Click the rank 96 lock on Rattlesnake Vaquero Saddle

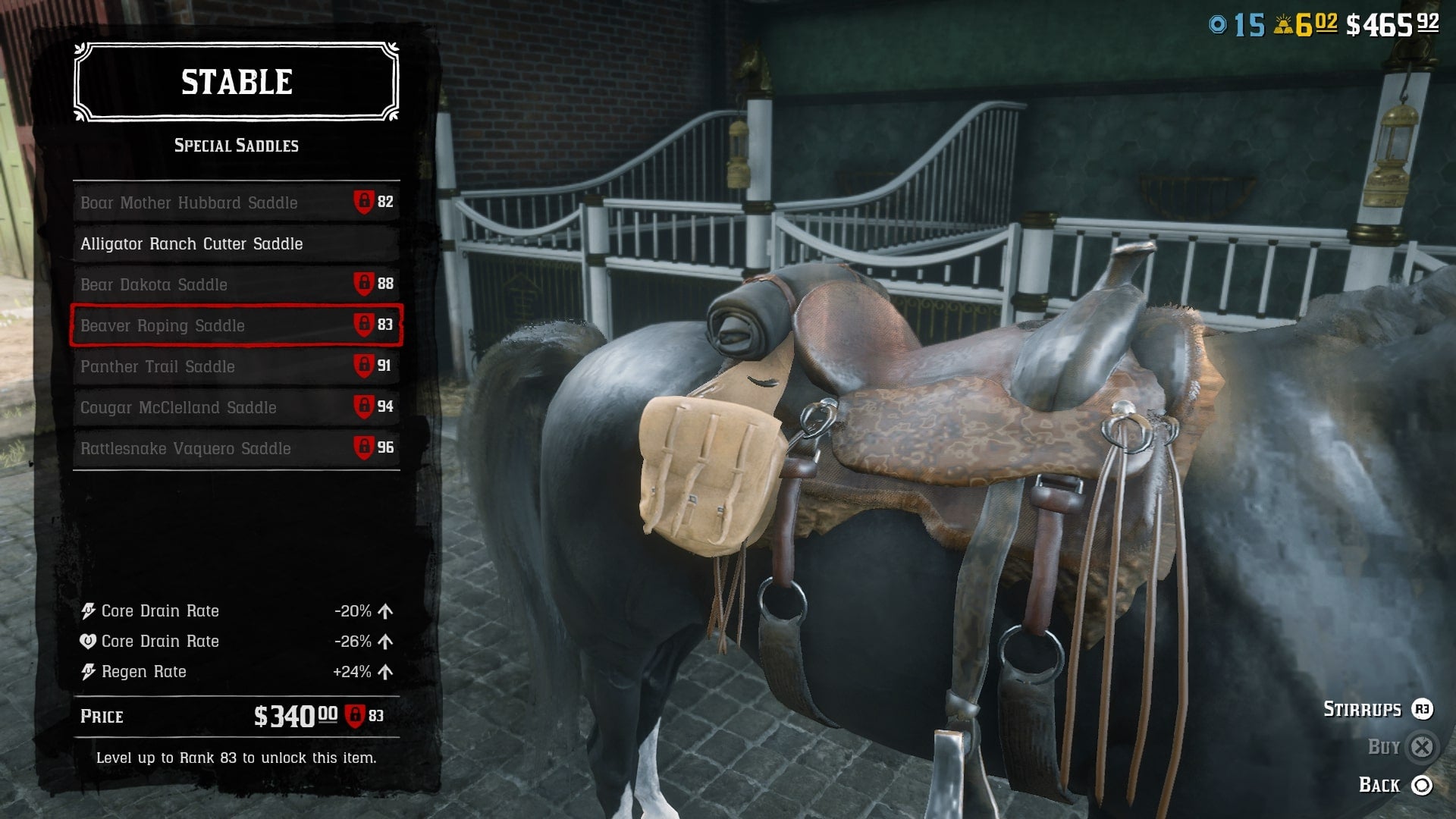click(x=363, y=448)
